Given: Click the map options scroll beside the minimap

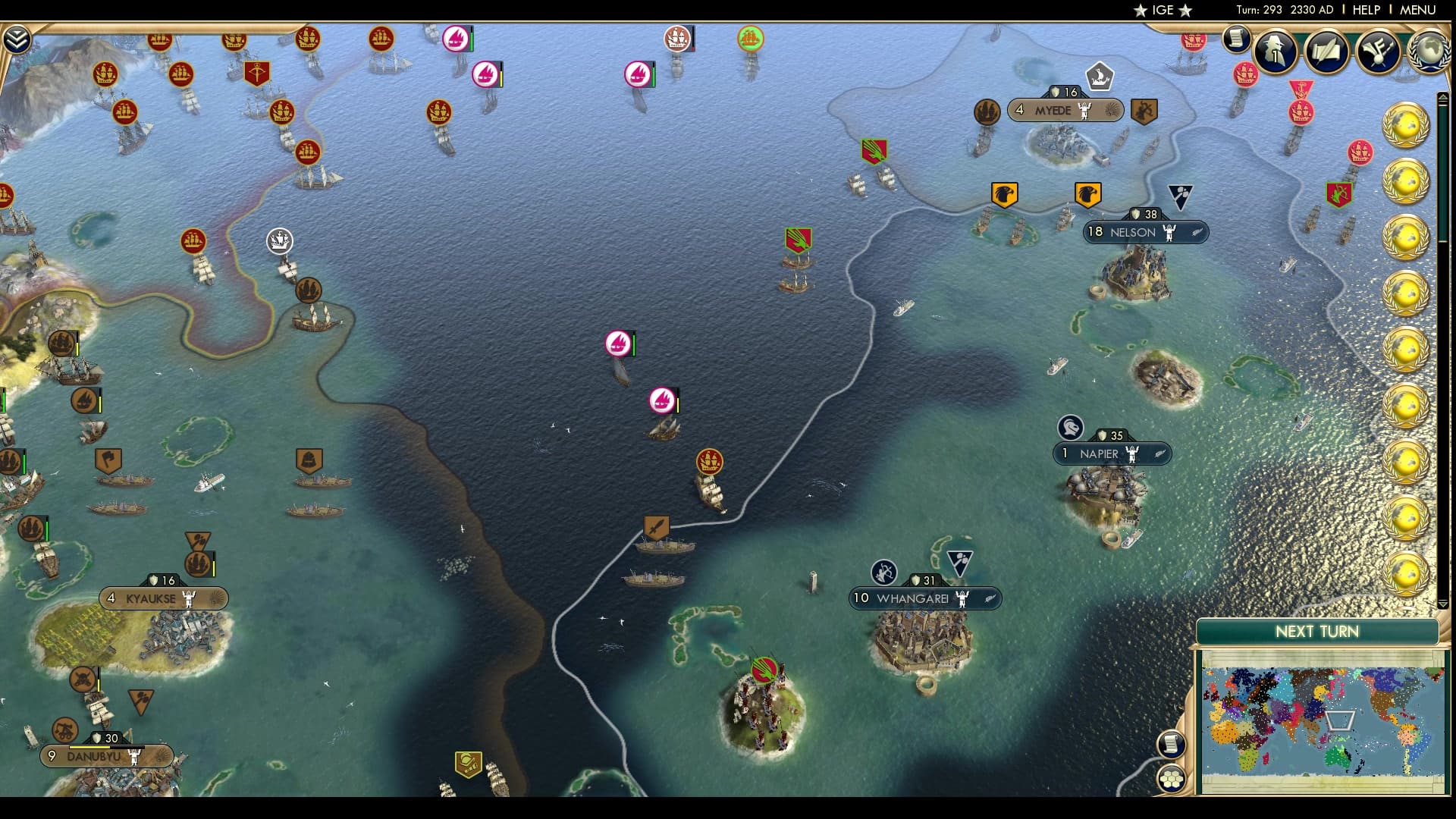Looking at the screenshot, I should pos(1170,743).
